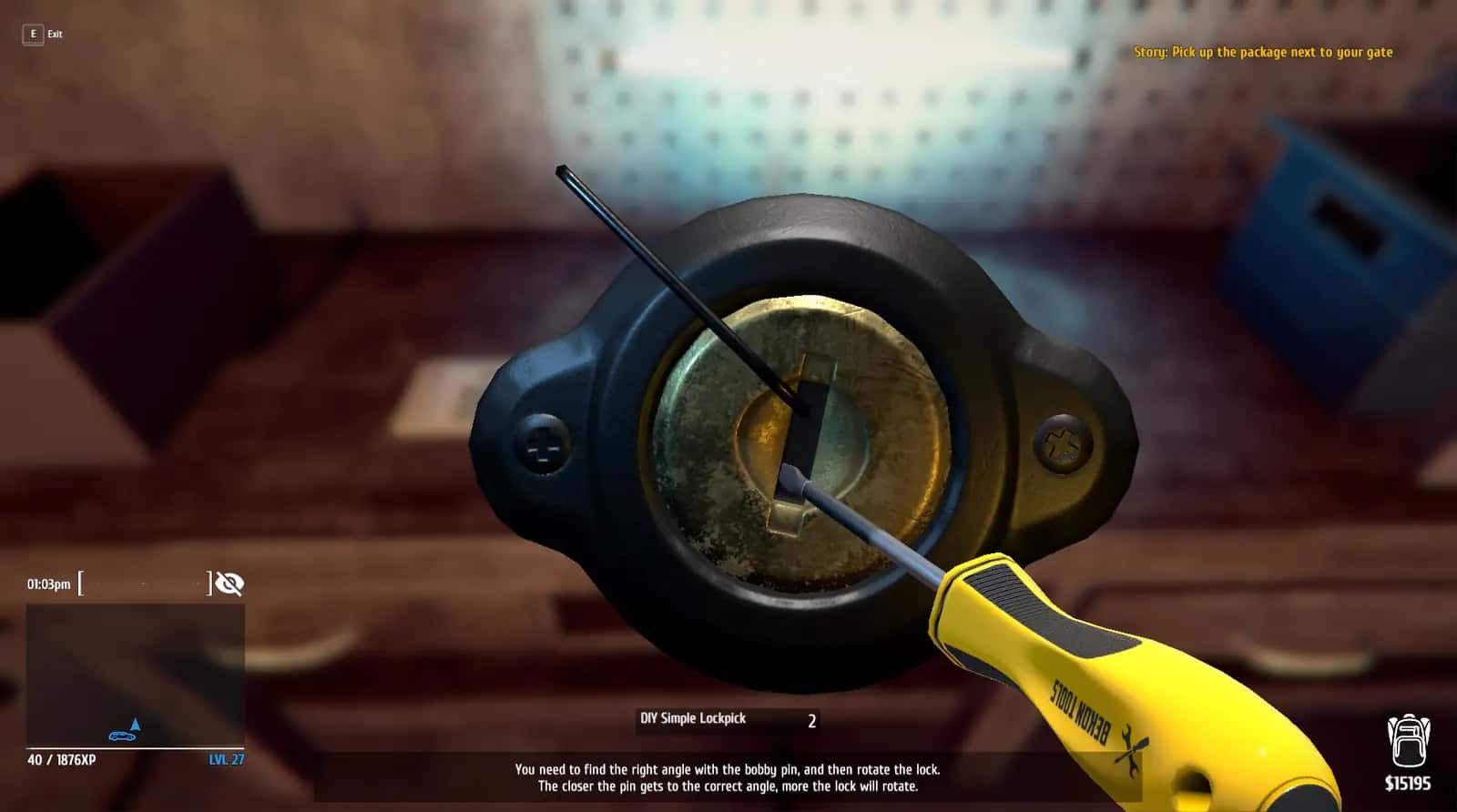The height and width of the screenshot is (812, 1457).
Task: Click the 40 / 1876XP progress bar
Action: tap(61, 761)
